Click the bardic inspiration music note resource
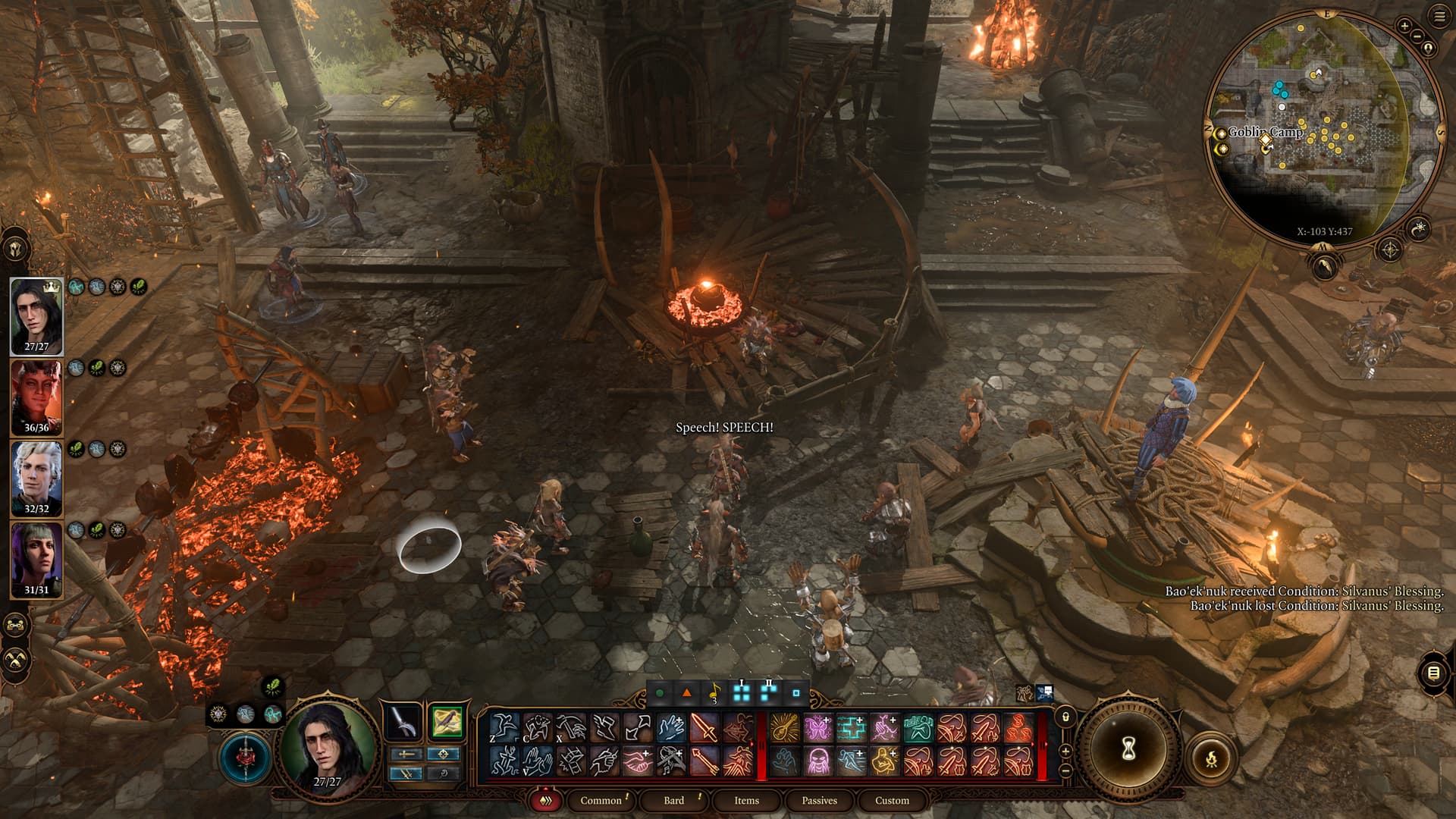Image resolution: width=1456 pixels, height=819 pixels. point(714,692)
